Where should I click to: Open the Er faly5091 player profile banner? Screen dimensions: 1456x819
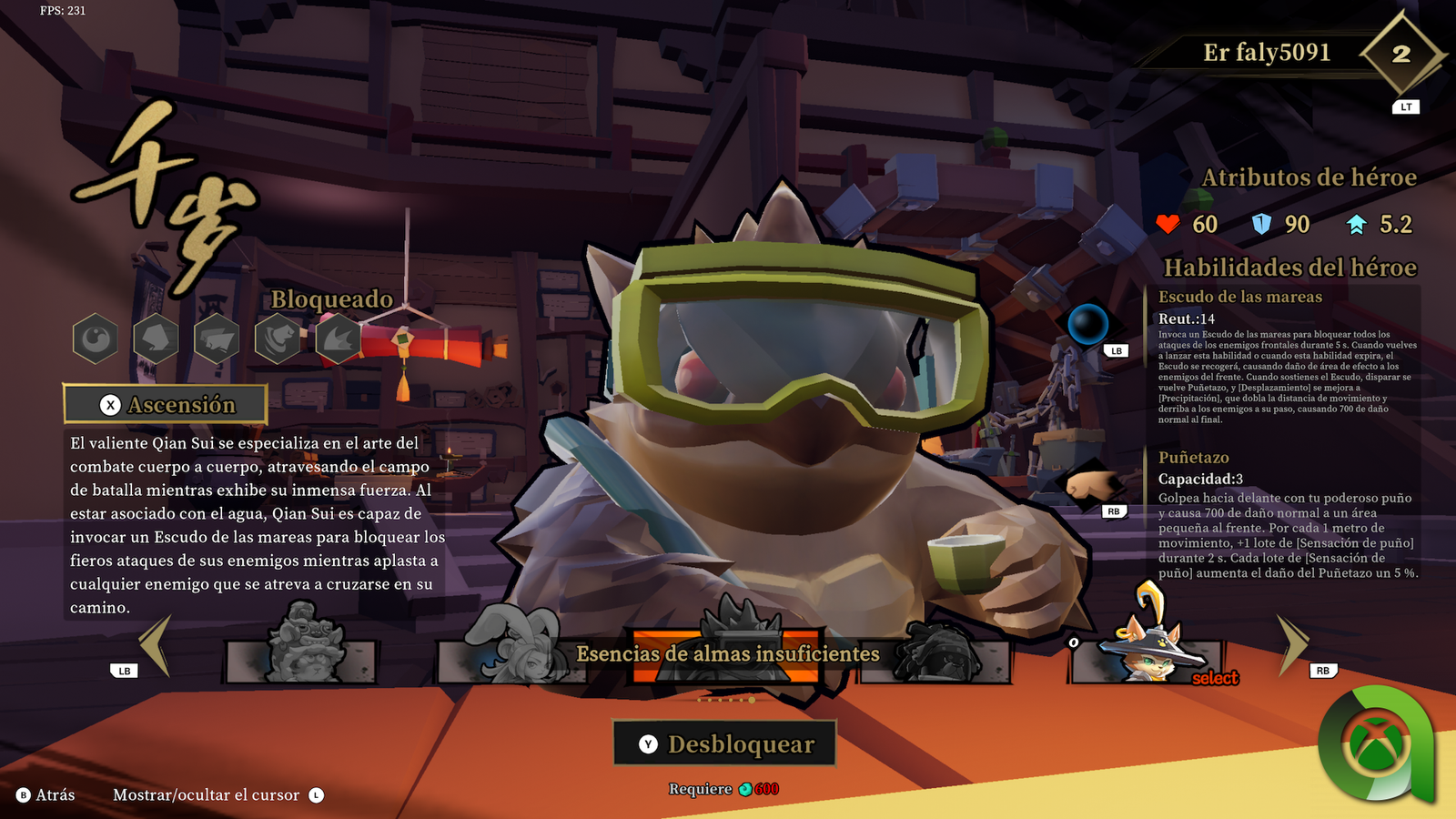click(1267, 53)
